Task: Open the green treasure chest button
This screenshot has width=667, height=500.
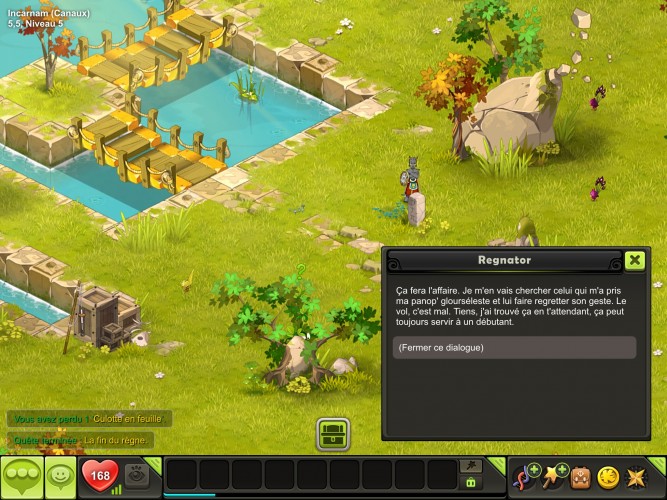Action: pos(332,434)
